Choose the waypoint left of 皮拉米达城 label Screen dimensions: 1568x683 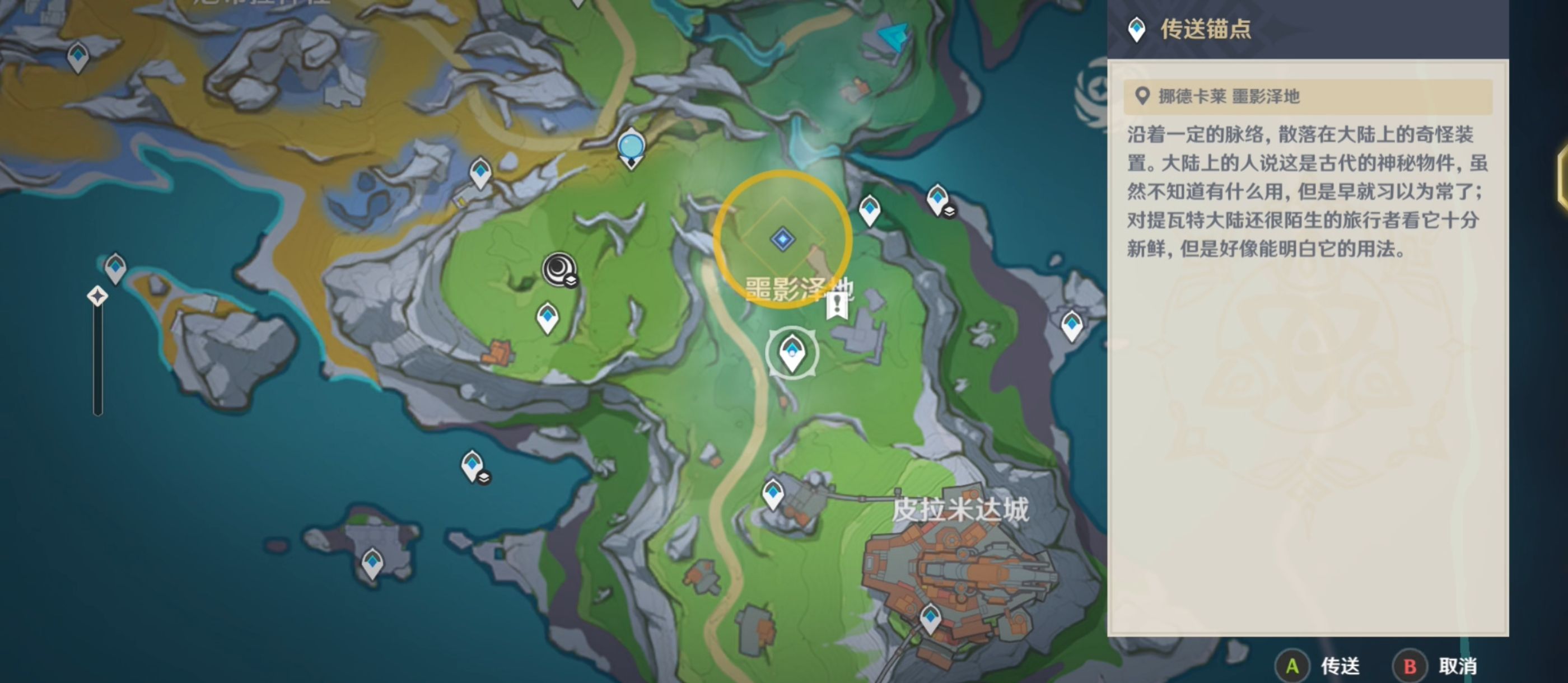pyautogui.click(x=773, y=492)
